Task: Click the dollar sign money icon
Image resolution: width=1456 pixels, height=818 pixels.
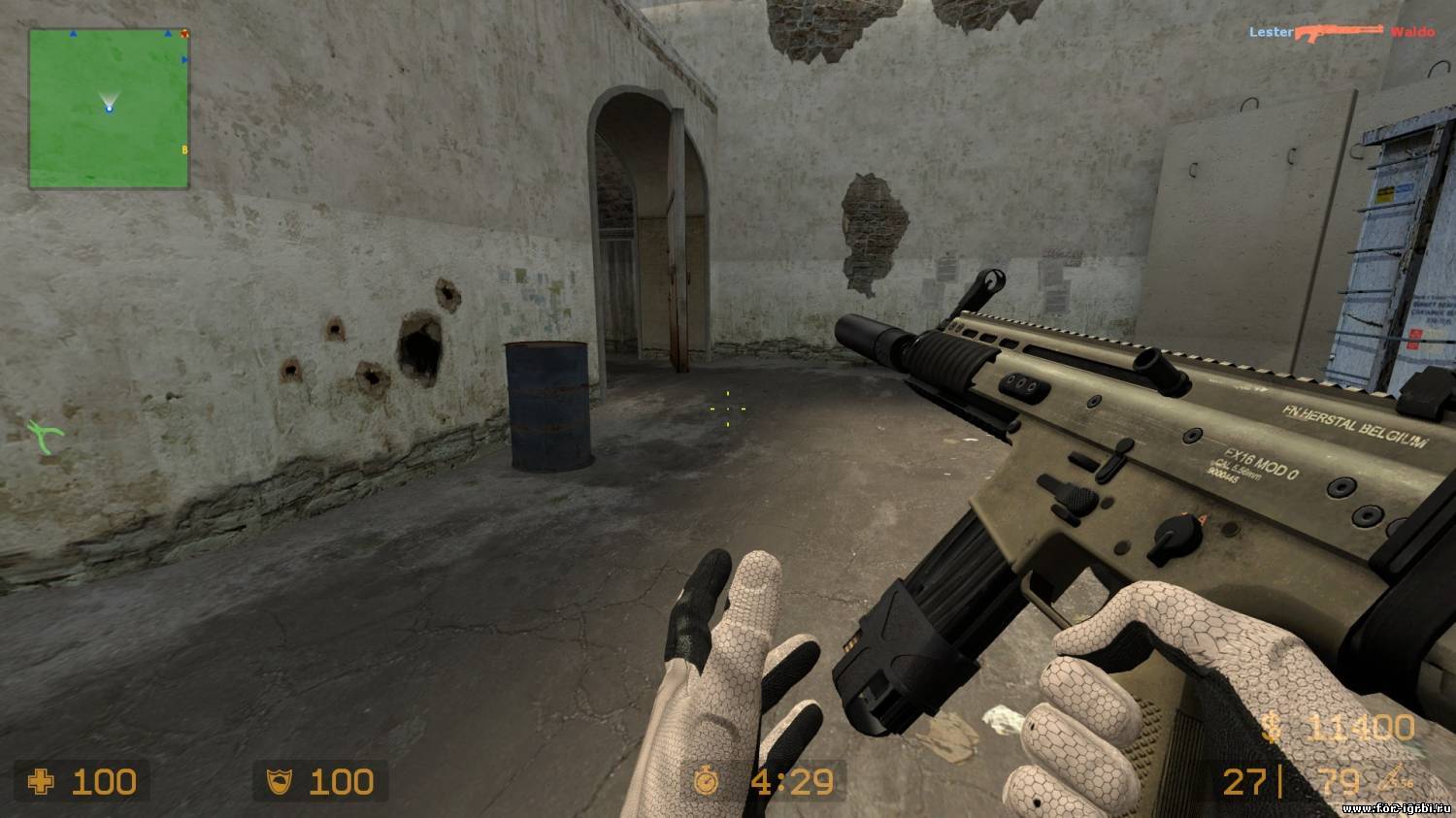Action: click(x=1272, y=725)
